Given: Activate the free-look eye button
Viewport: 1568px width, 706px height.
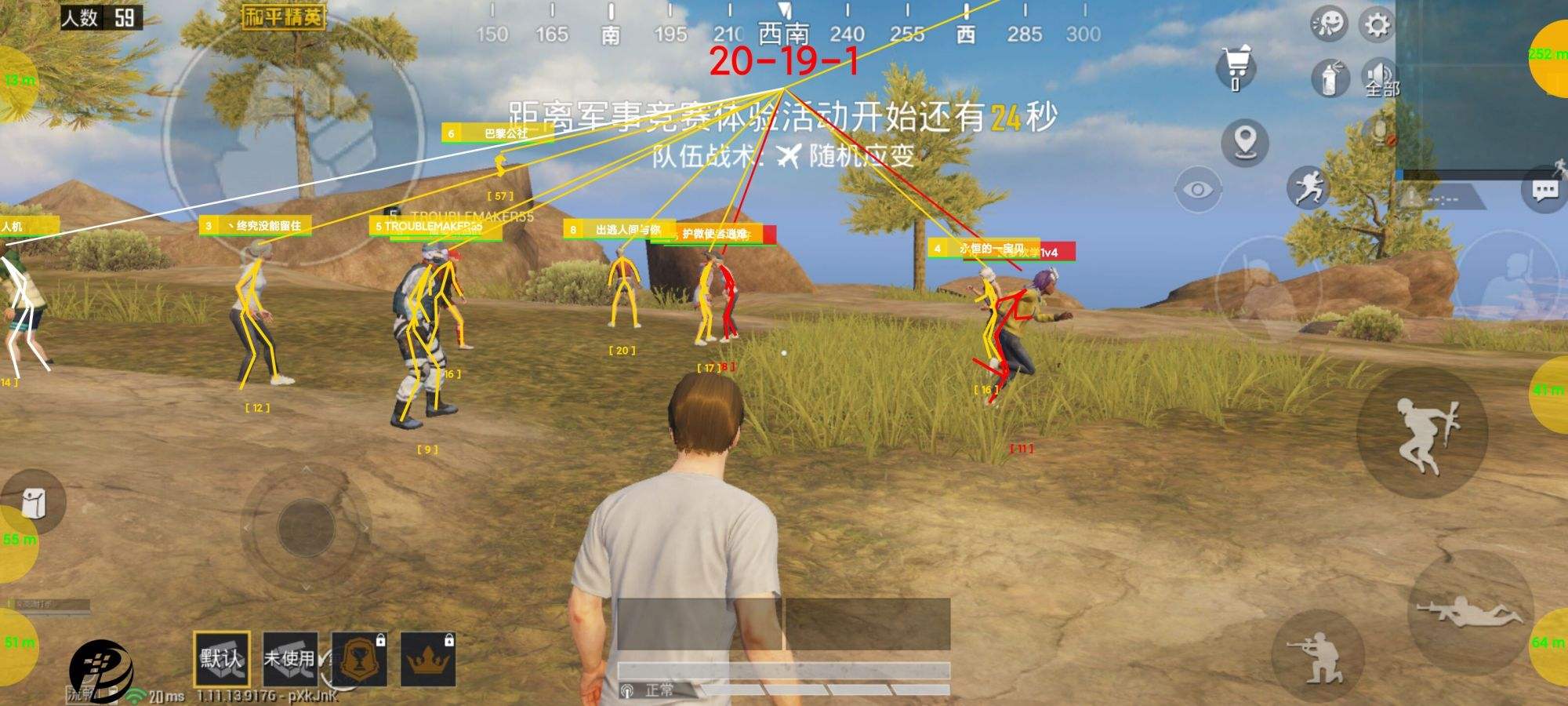Looking at the screenshot, I should click(1197, 191).
